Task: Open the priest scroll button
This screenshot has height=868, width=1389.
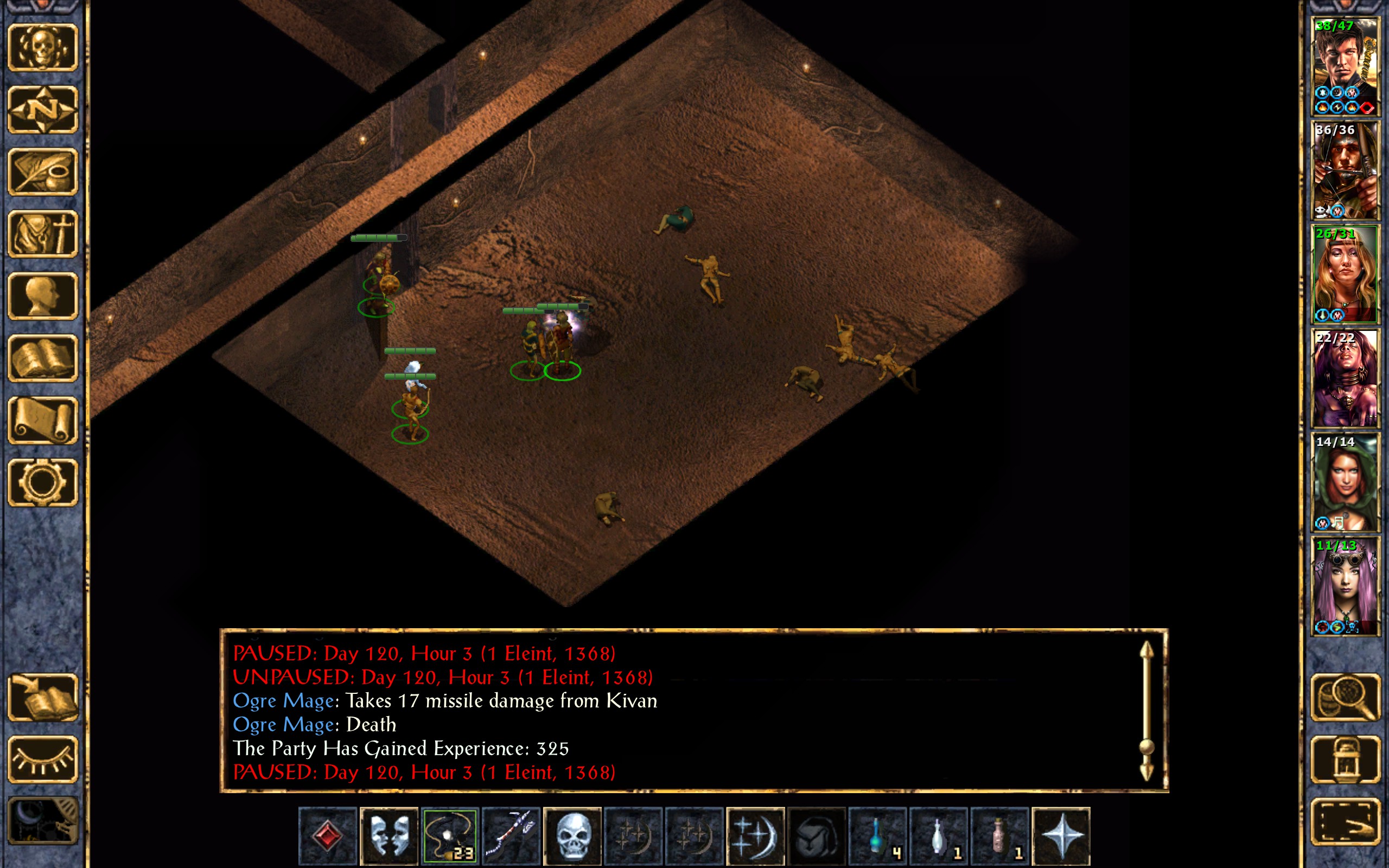Action: (43, 420)
